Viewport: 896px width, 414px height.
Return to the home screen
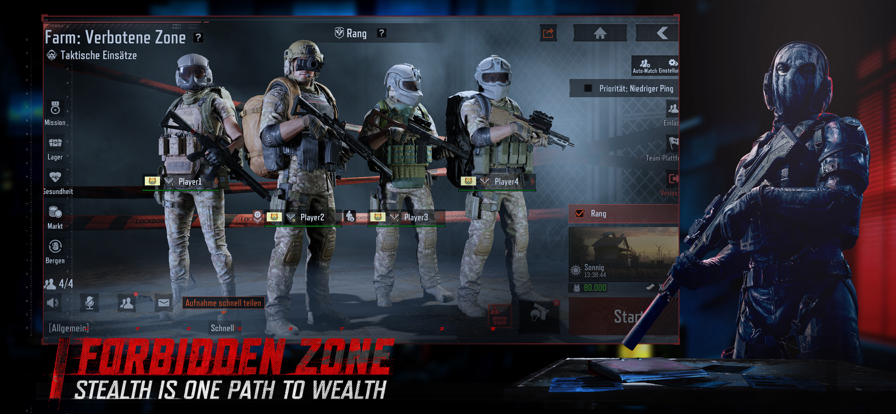coord(599,33)
